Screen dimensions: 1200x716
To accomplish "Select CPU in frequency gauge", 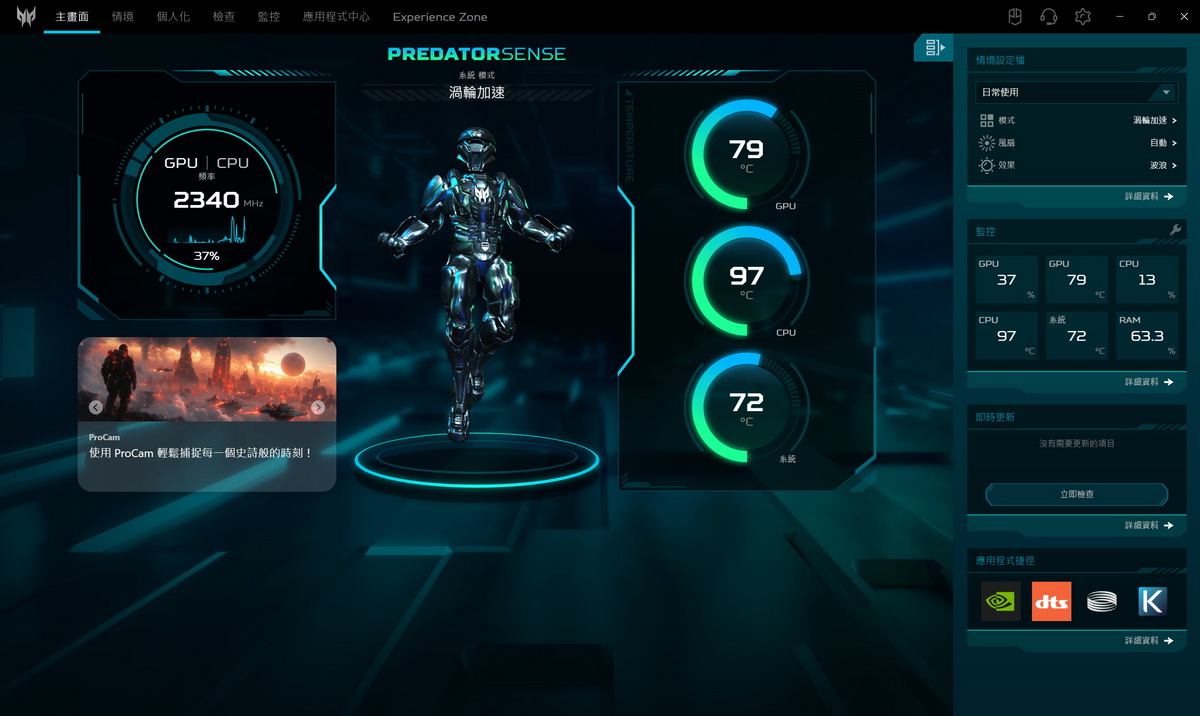I will point(232,163).
